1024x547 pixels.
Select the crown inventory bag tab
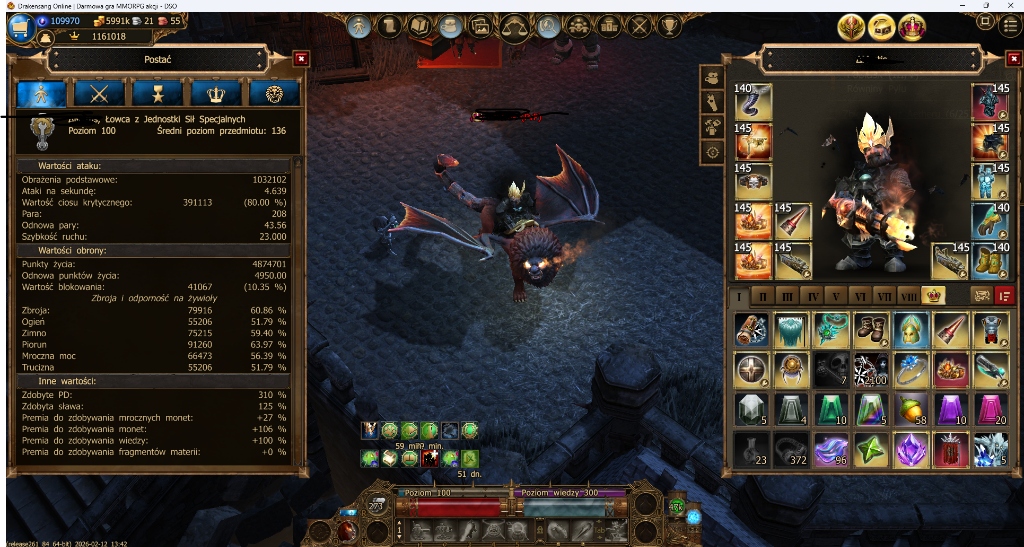tap(933, 296)
